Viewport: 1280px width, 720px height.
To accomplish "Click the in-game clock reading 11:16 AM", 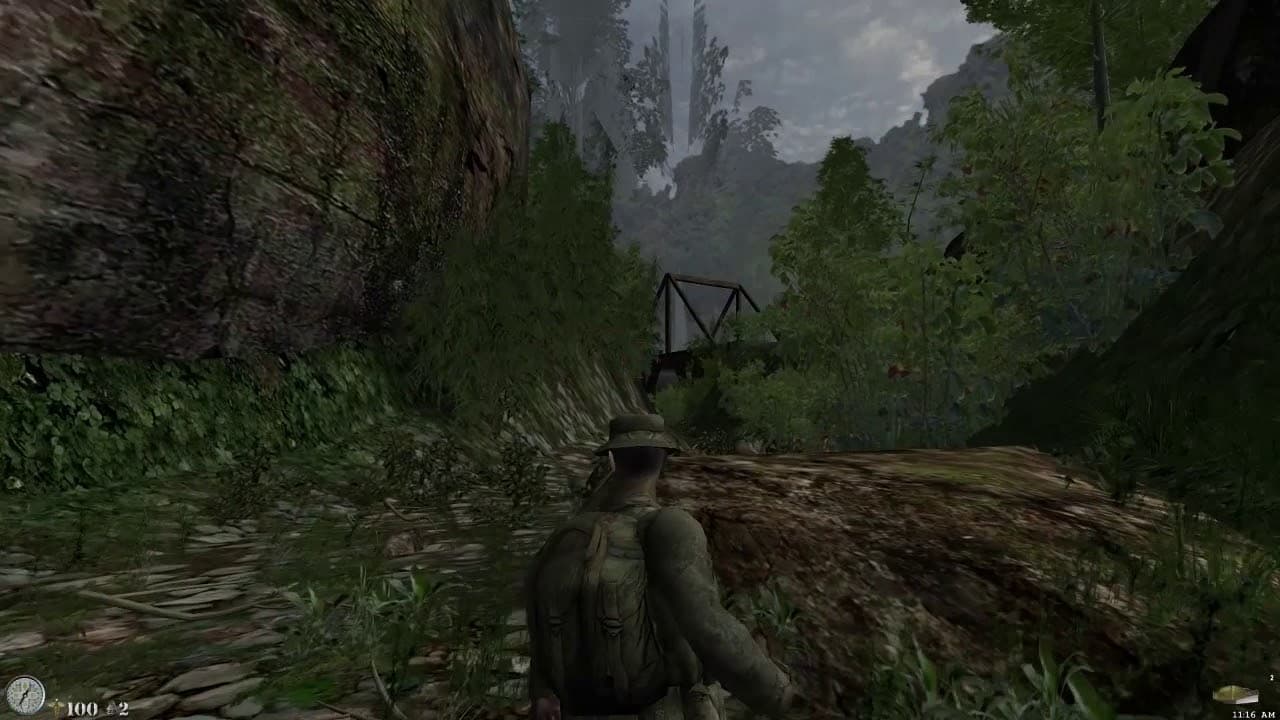I will (x=1253, y=713).
